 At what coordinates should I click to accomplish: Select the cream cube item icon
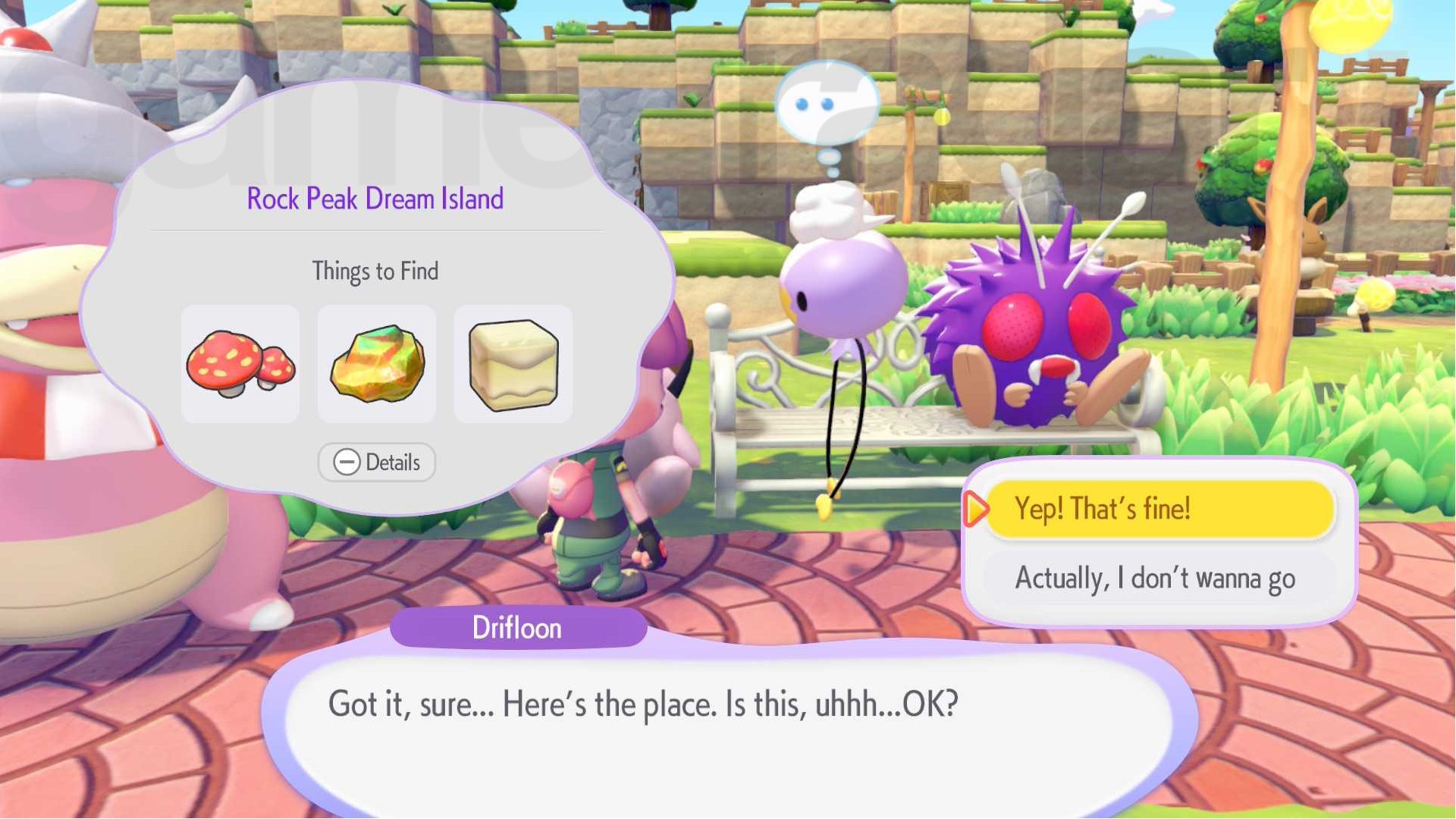[x=513, y=364]
